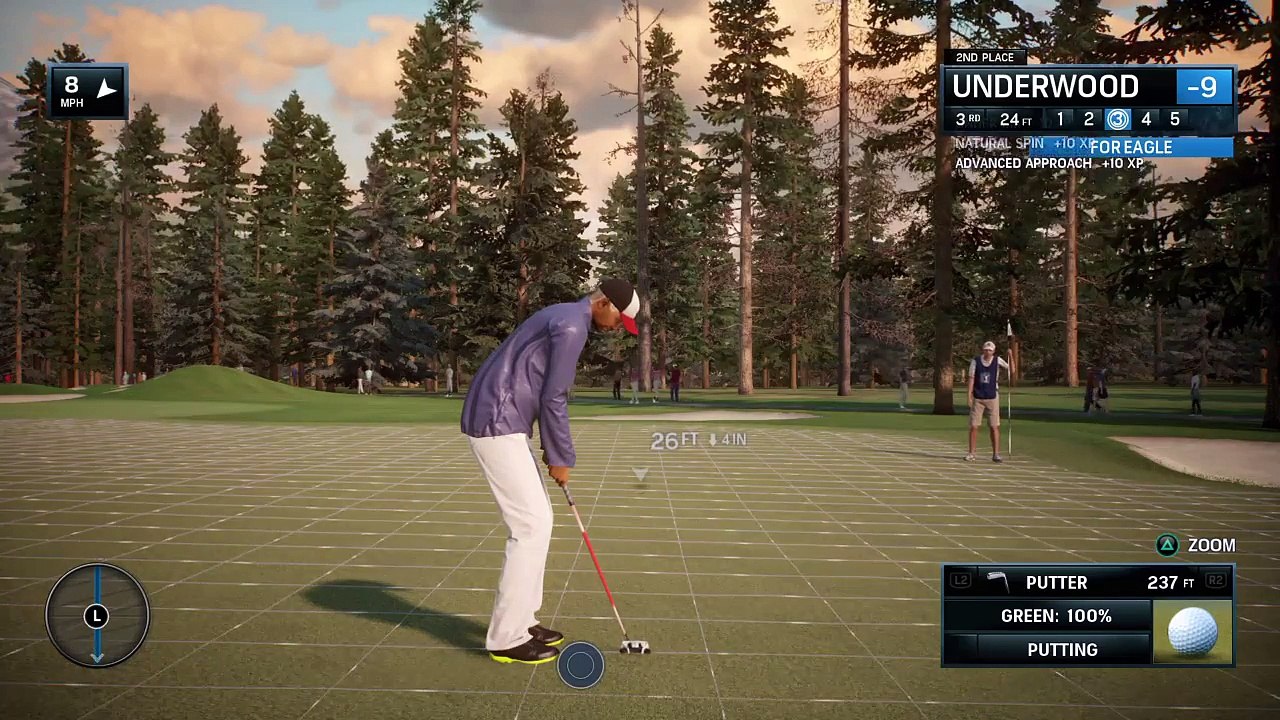Click the golf ball lie thumbnail

pyautogui.click(x=1193, y=632)
